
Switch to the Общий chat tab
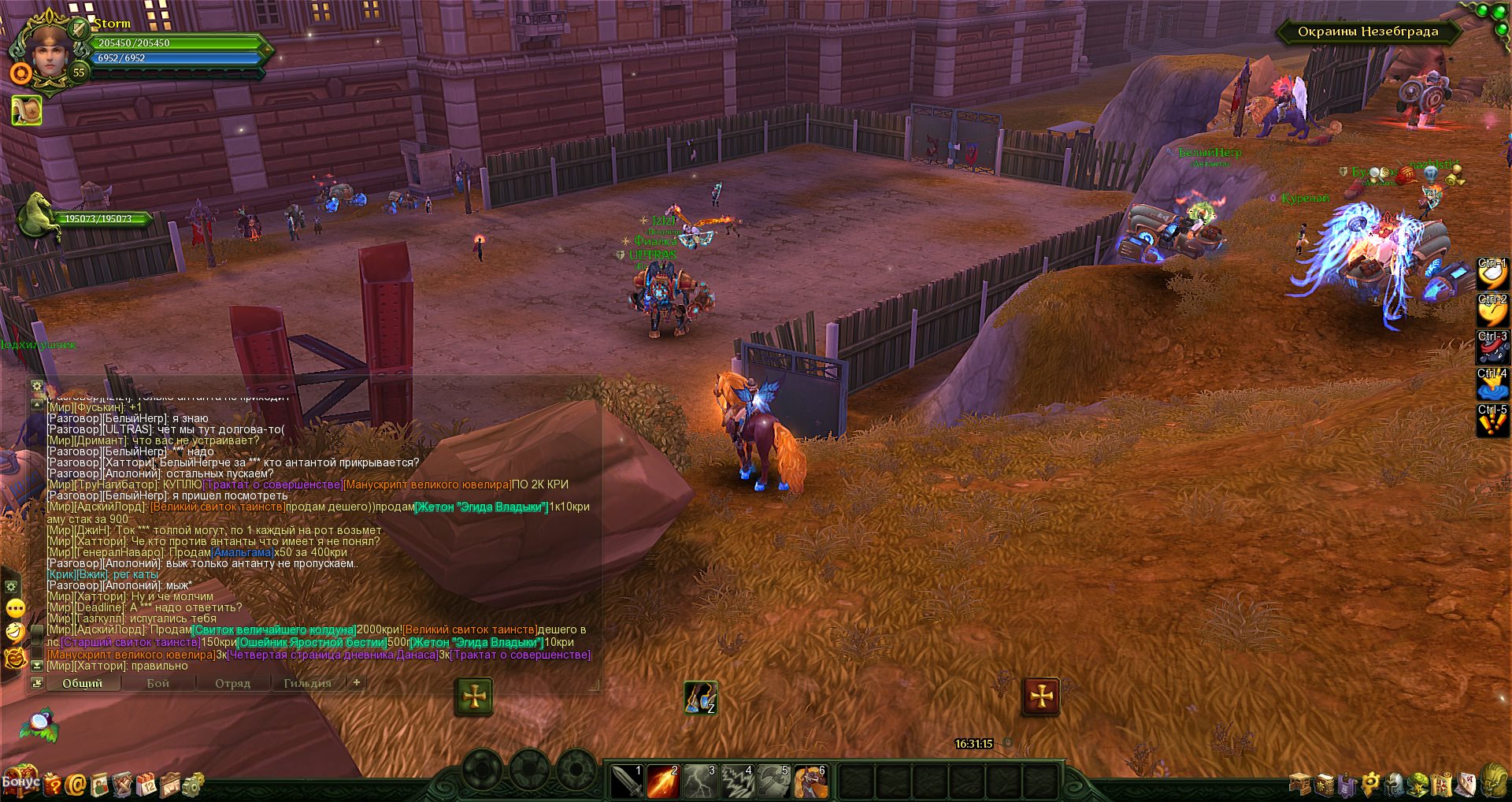[83, 683]
